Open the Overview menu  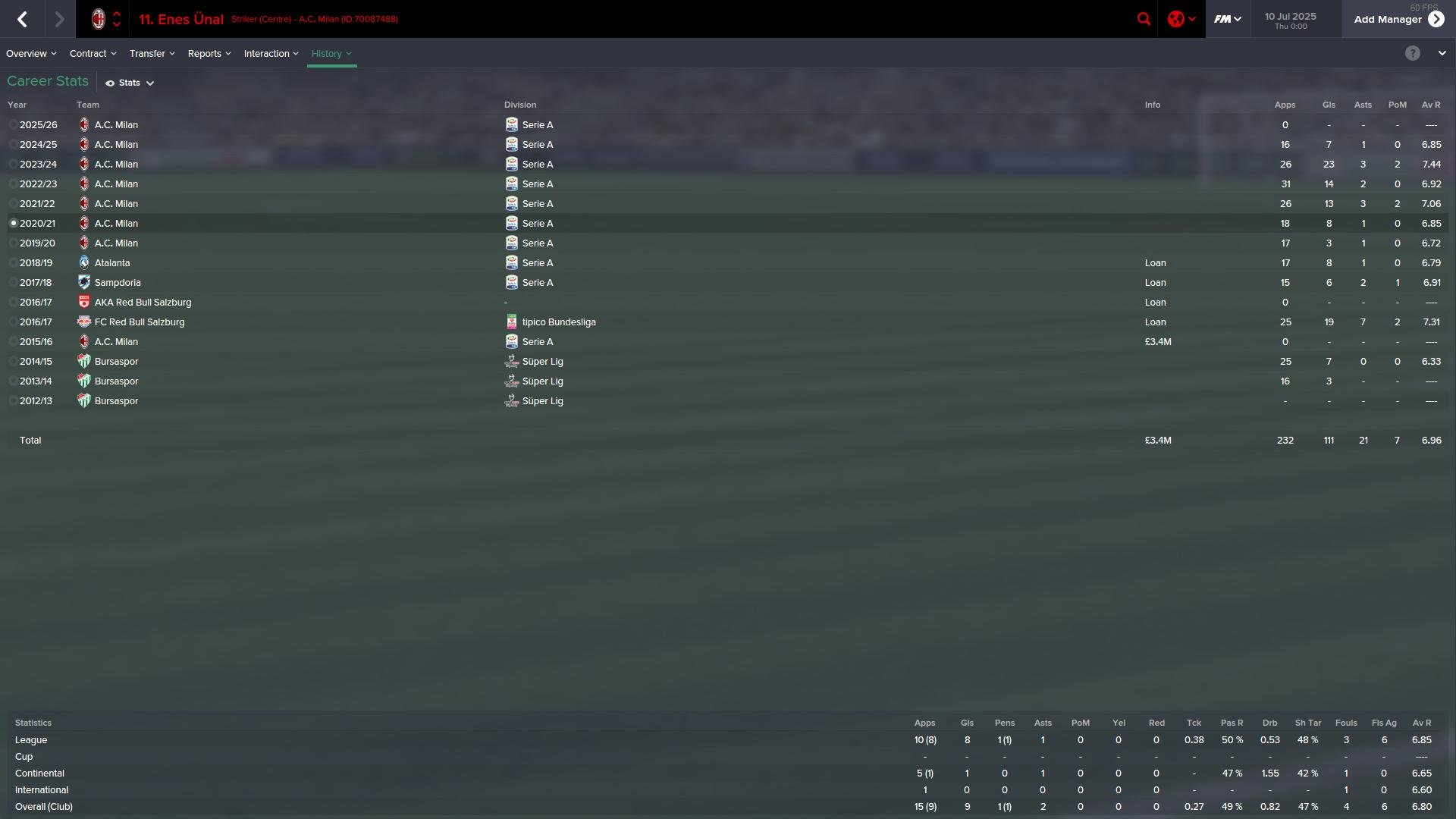coord(31,54)
